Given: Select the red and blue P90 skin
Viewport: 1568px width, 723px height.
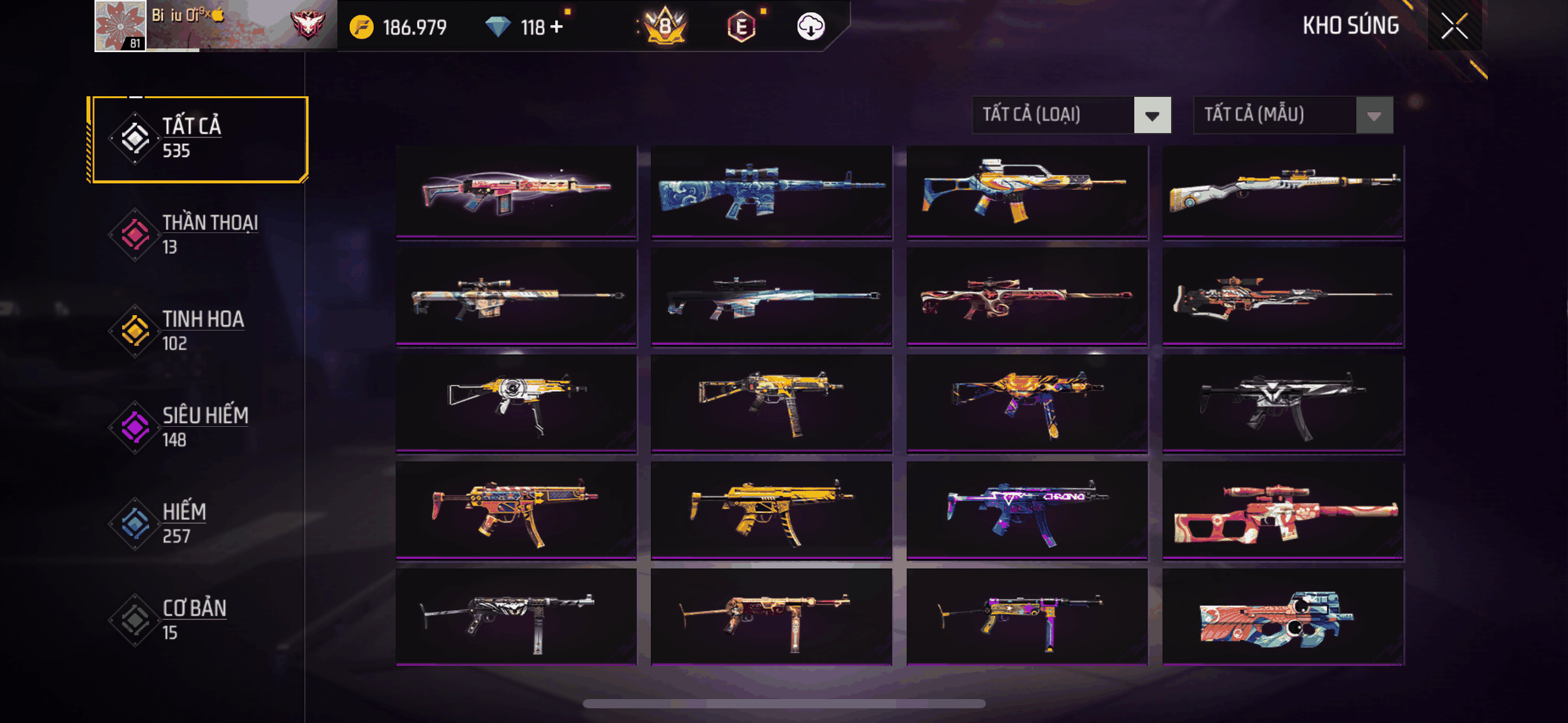Looking at the screenshot, I should pyautogui.click(x=1283, y=617).
